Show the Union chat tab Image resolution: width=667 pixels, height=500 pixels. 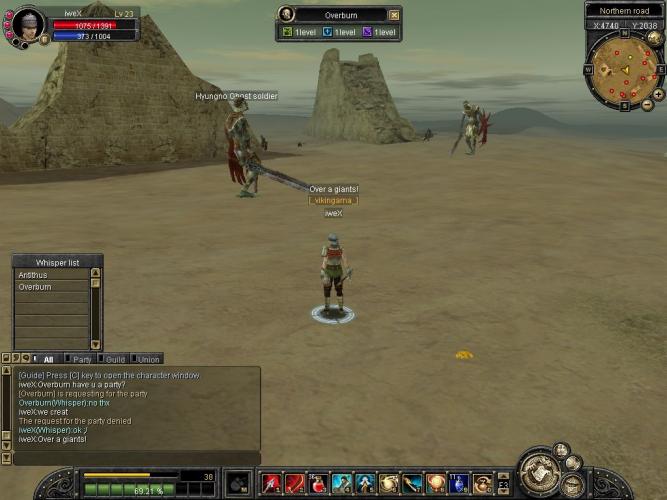[x=148, y=359]
